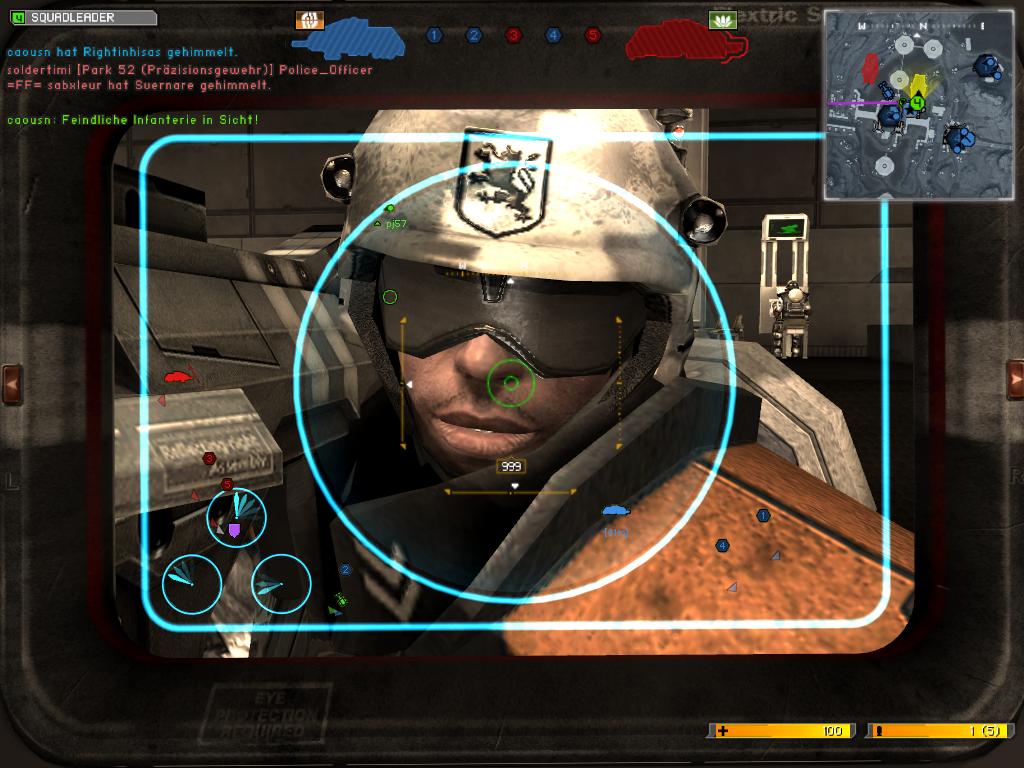
Task: Click the left orange arrow button
Action: [x=13, y=380]
